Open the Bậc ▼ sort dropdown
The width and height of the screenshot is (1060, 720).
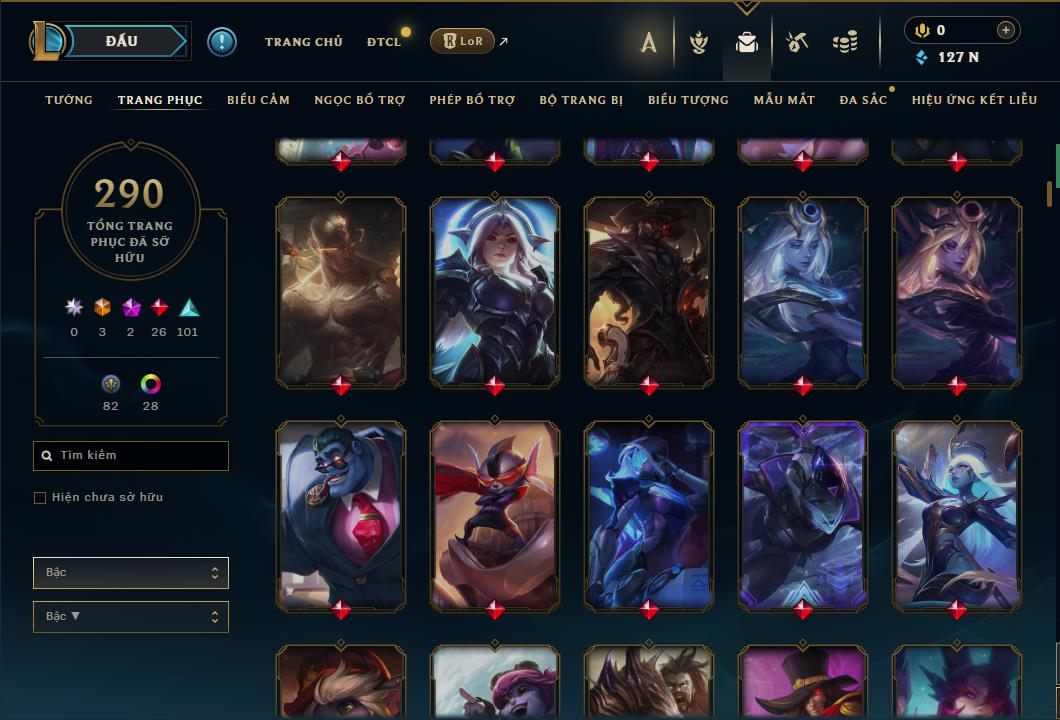[131, 617]
